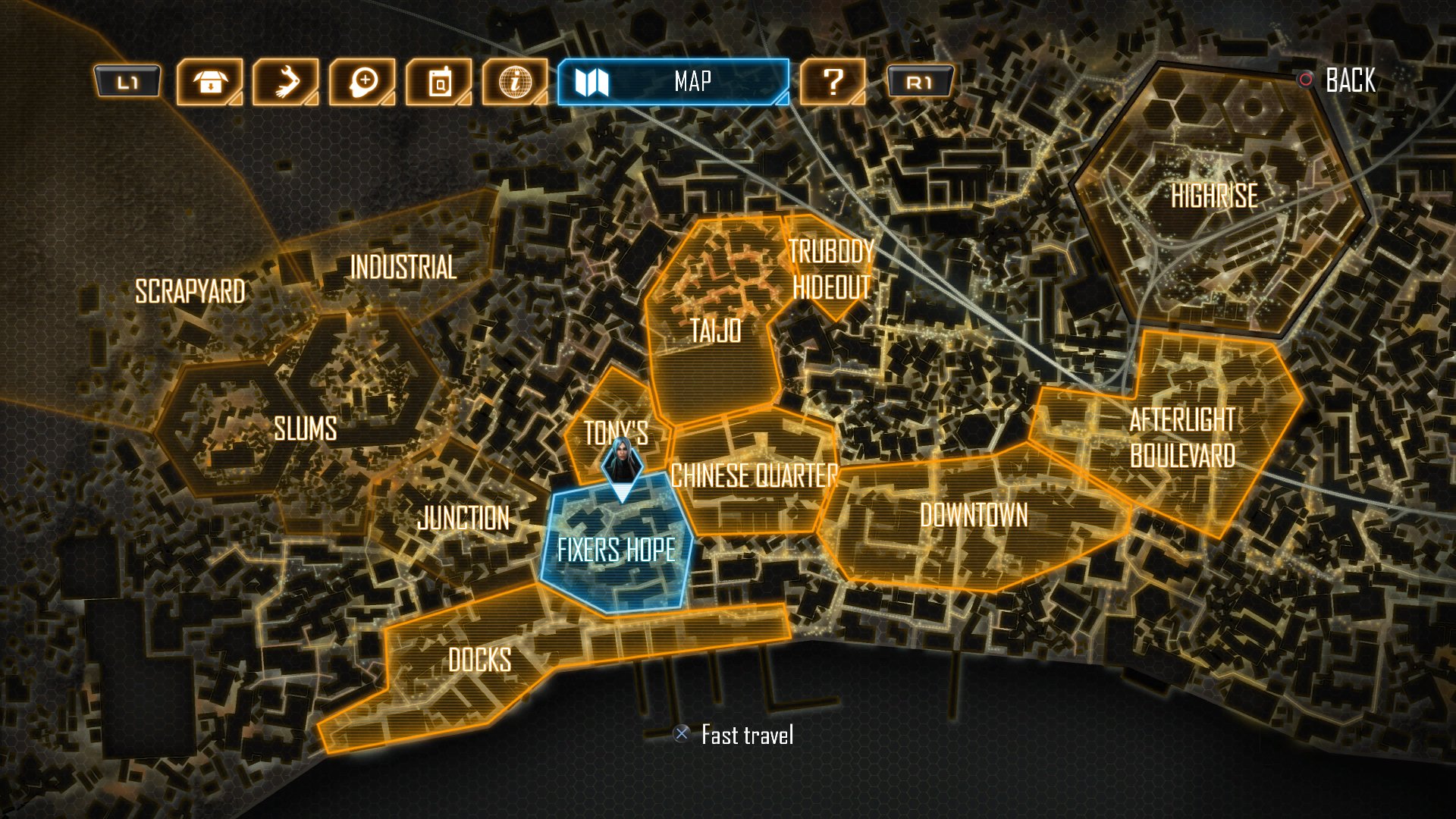Choose the Highrise district
The height and width of the screenshot is (819, 1456).
1214,196
